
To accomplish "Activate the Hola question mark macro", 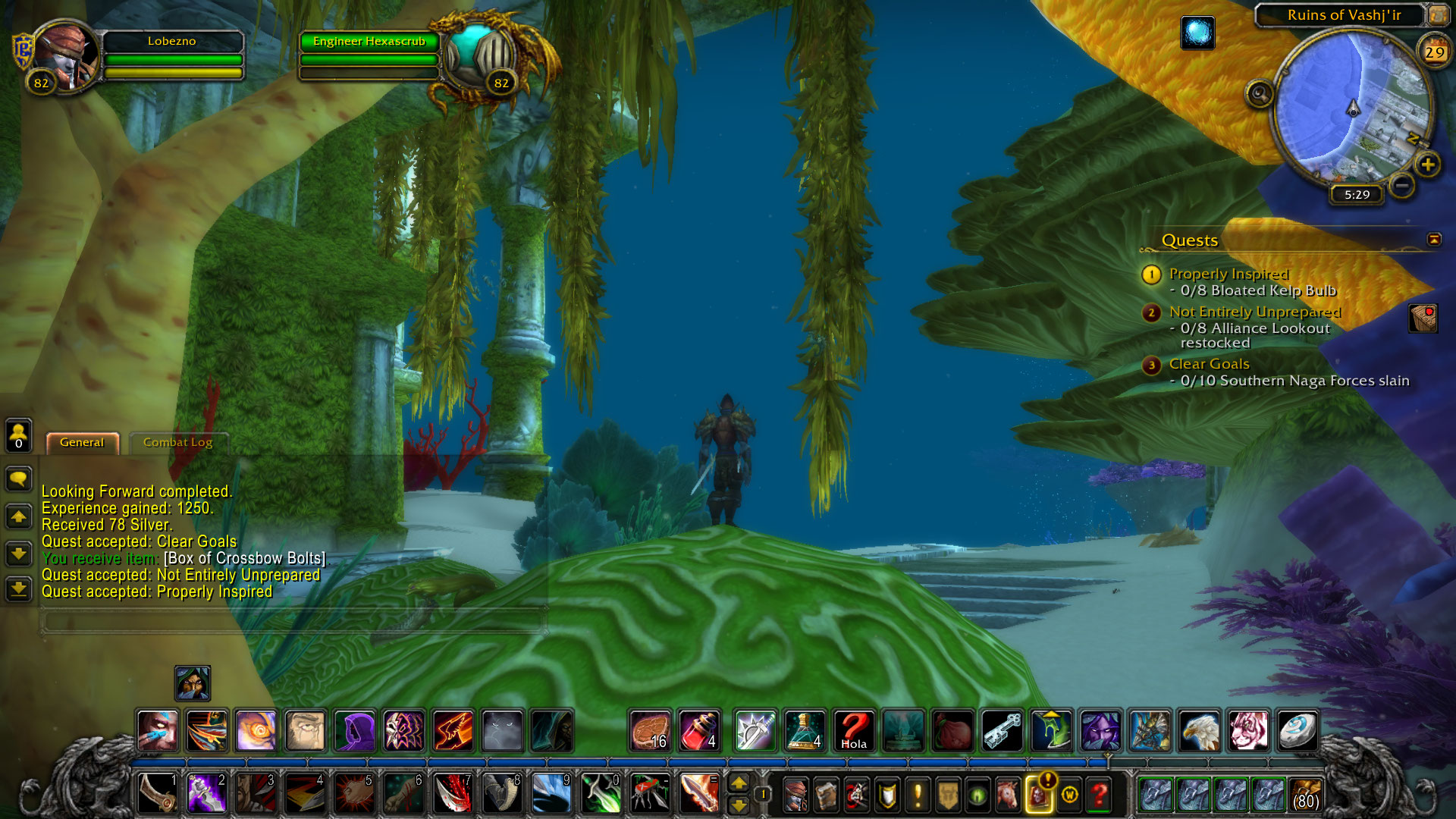I will point(853,731).
